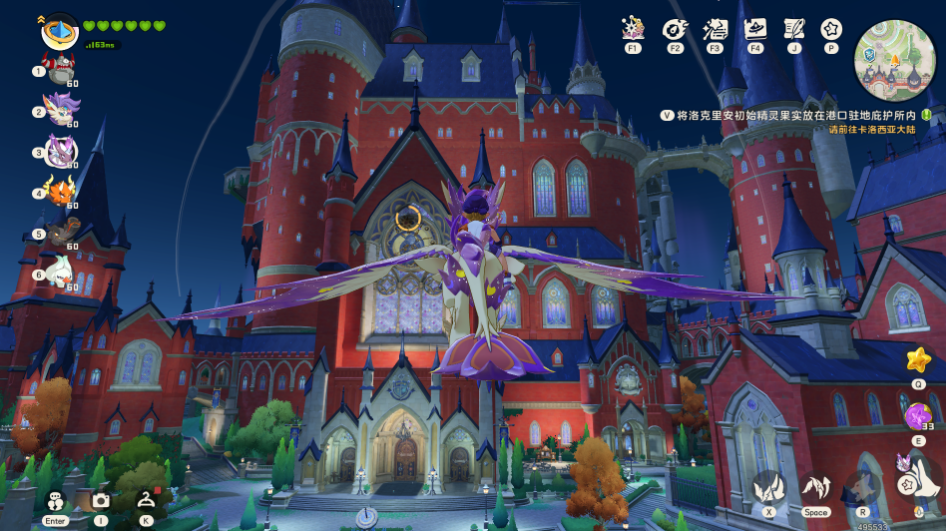Viewport: 946px width, 531px height.
Task: Open the quill and scroll journal icon
Action: pos(794,28)
